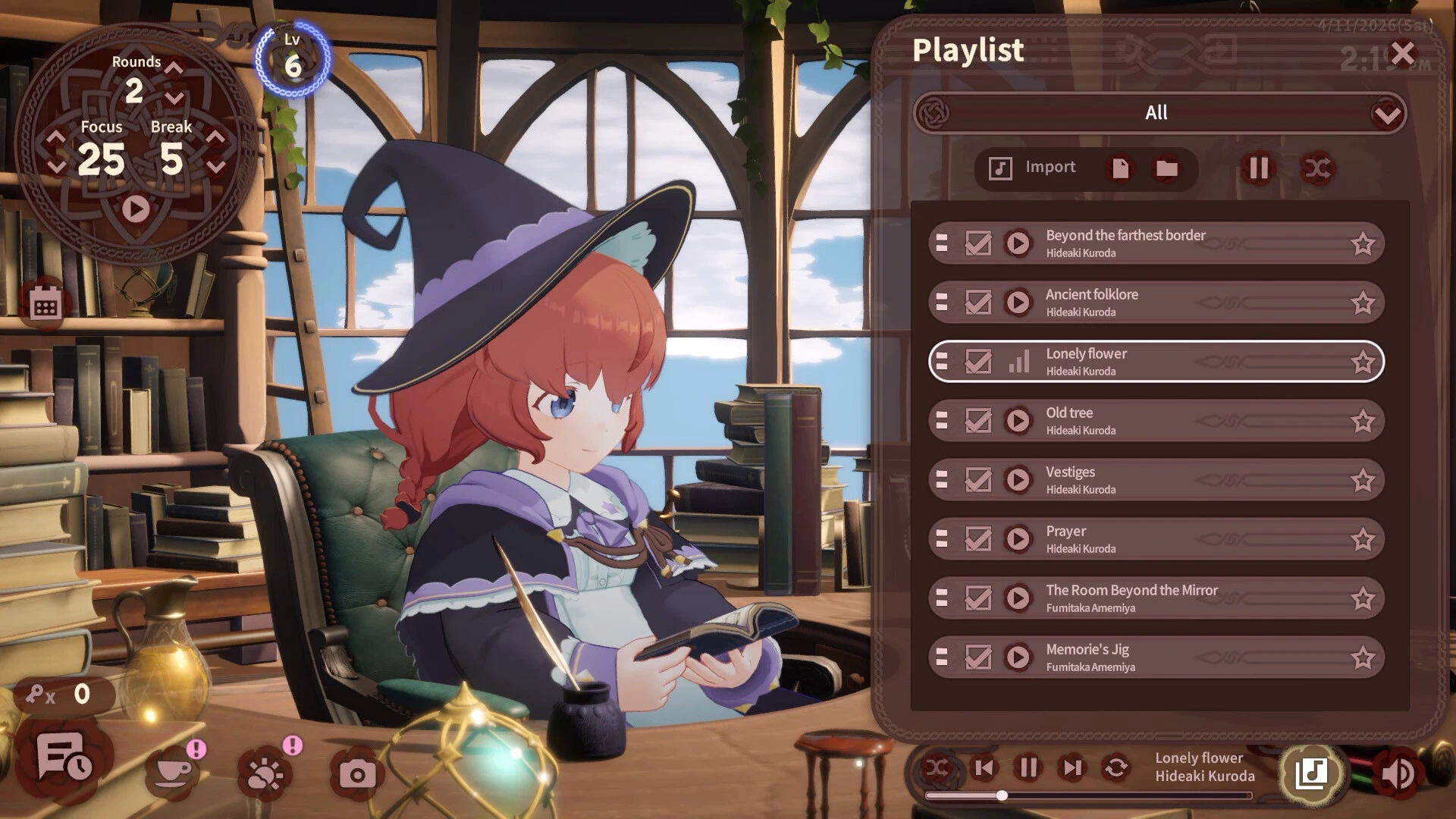Open the teacup break menu
This screenshot has width=1456, height=819.
pos(173,773)
